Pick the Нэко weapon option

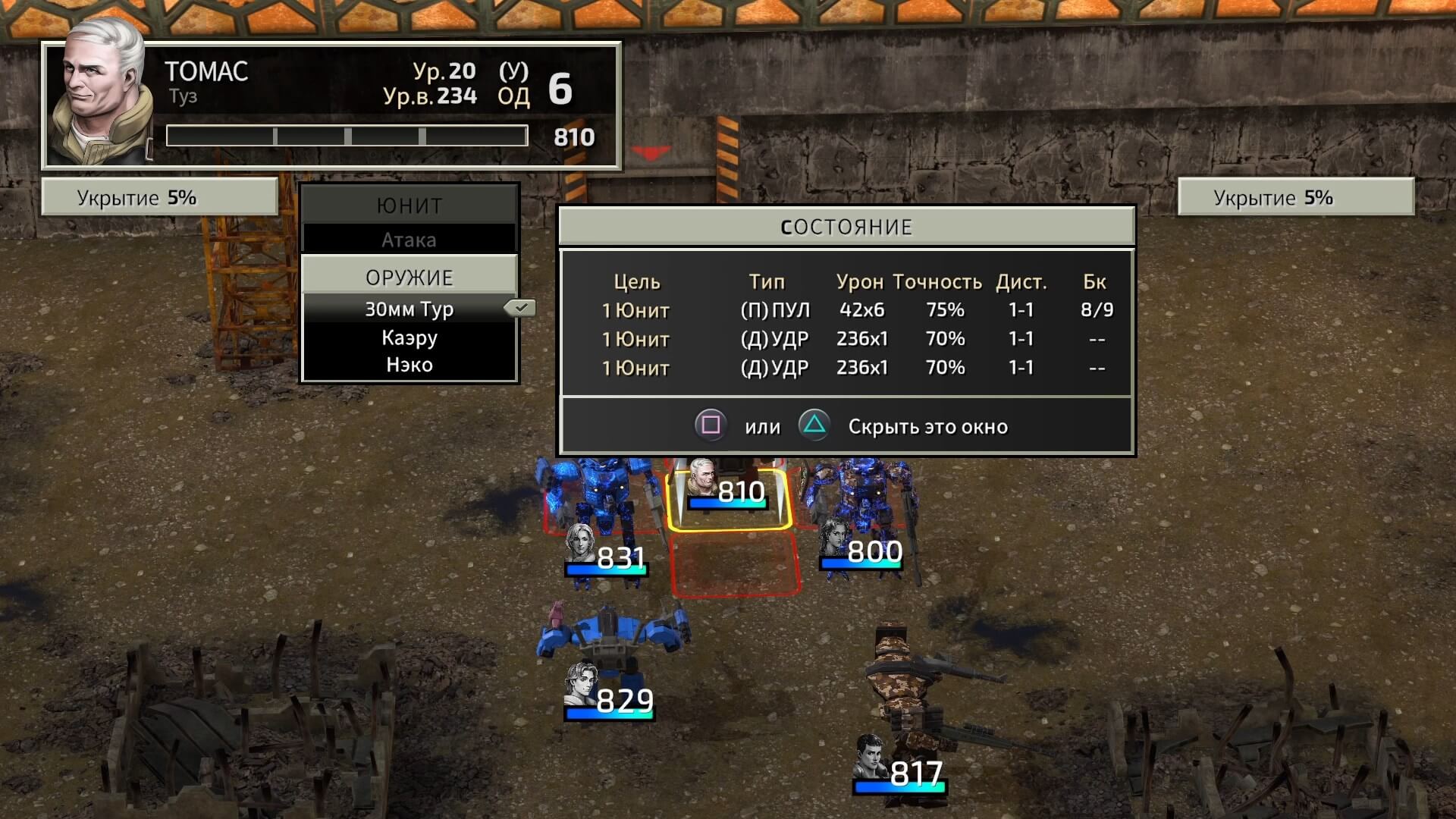(409, 365)
